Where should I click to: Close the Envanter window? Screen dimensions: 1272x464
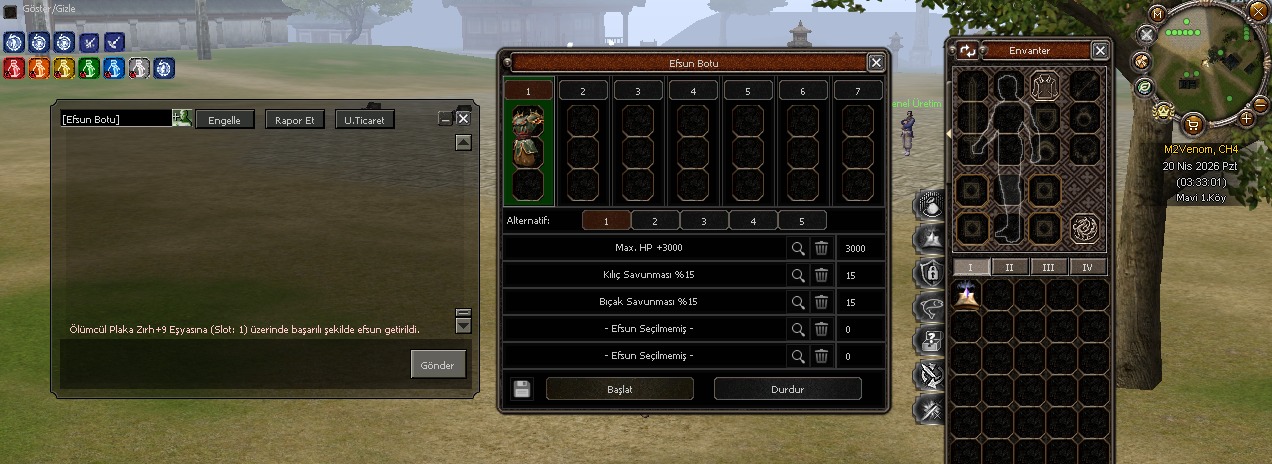(1100, 50)
